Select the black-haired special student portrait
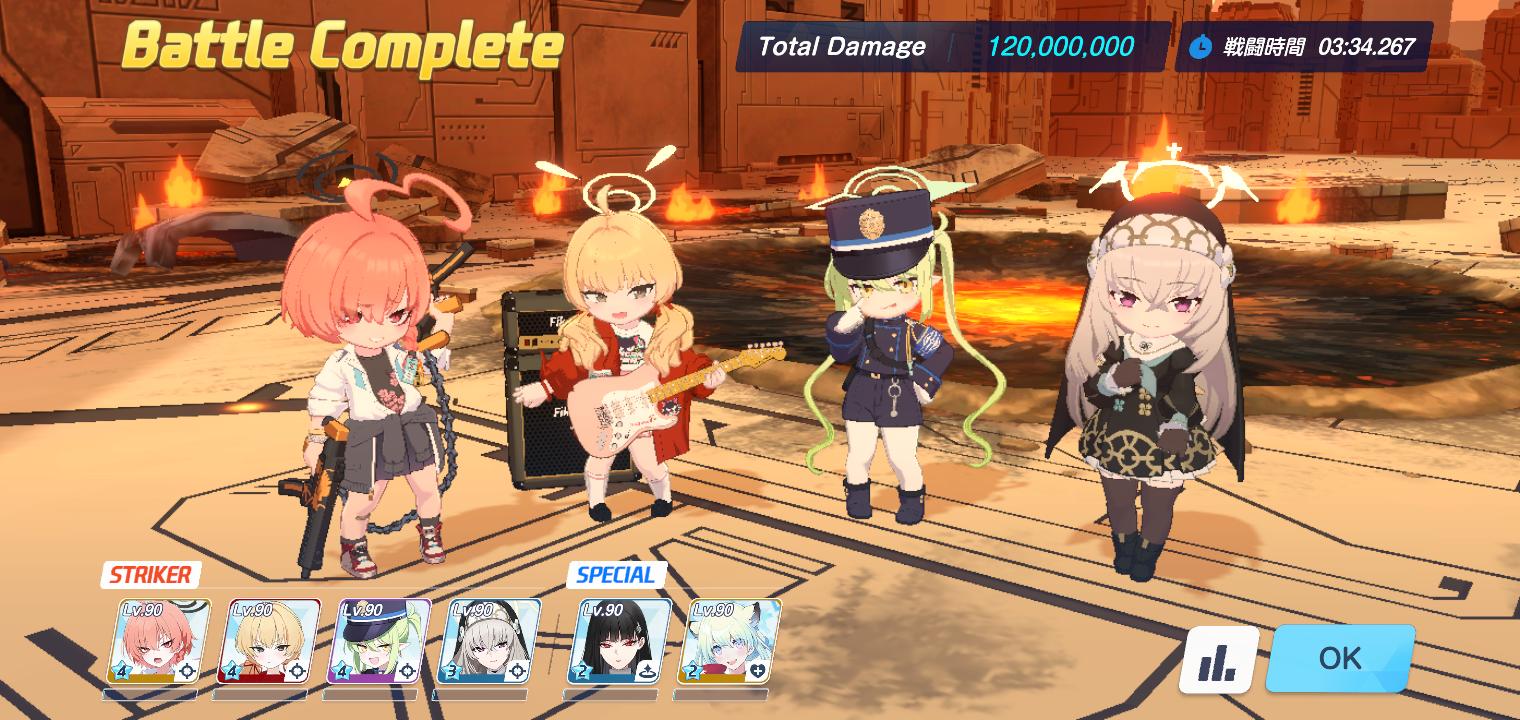1520x720 pixels. click(x=624, y=641)
